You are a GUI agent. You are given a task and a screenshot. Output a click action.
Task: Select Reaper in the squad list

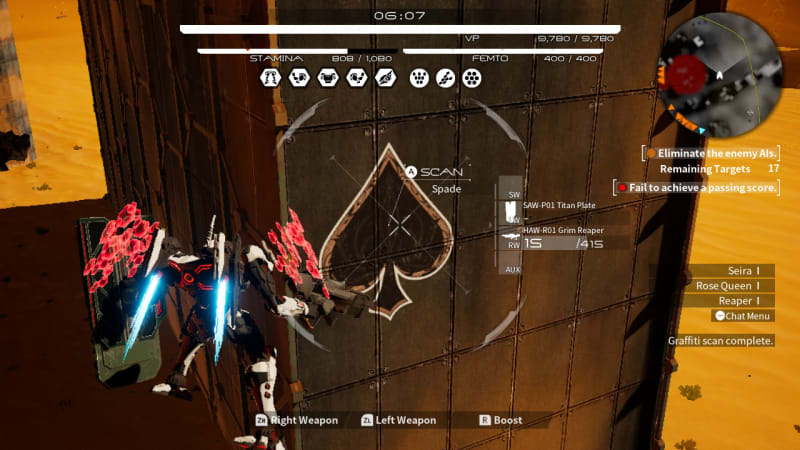(739, 300)
